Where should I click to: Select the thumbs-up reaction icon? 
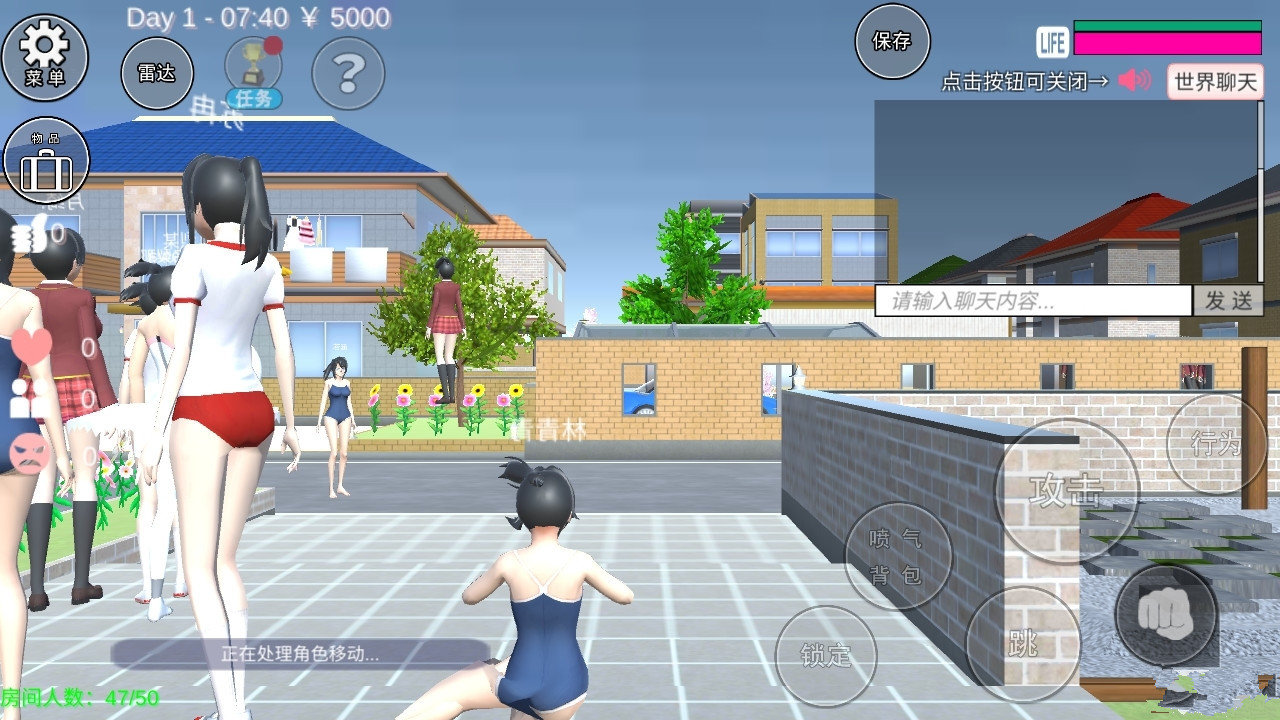click(x=27, y=235)
